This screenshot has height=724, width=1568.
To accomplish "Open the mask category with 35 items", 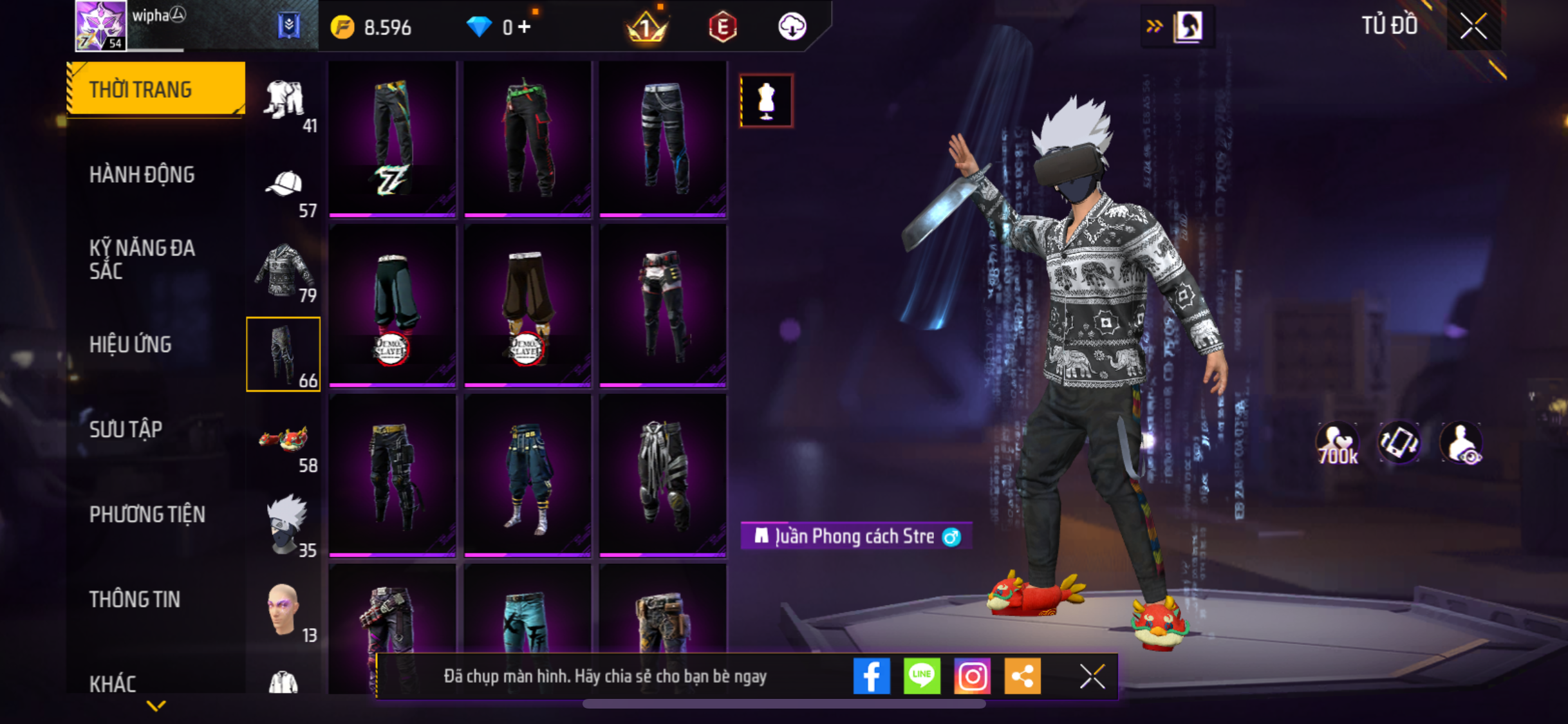I will (284, 524).
